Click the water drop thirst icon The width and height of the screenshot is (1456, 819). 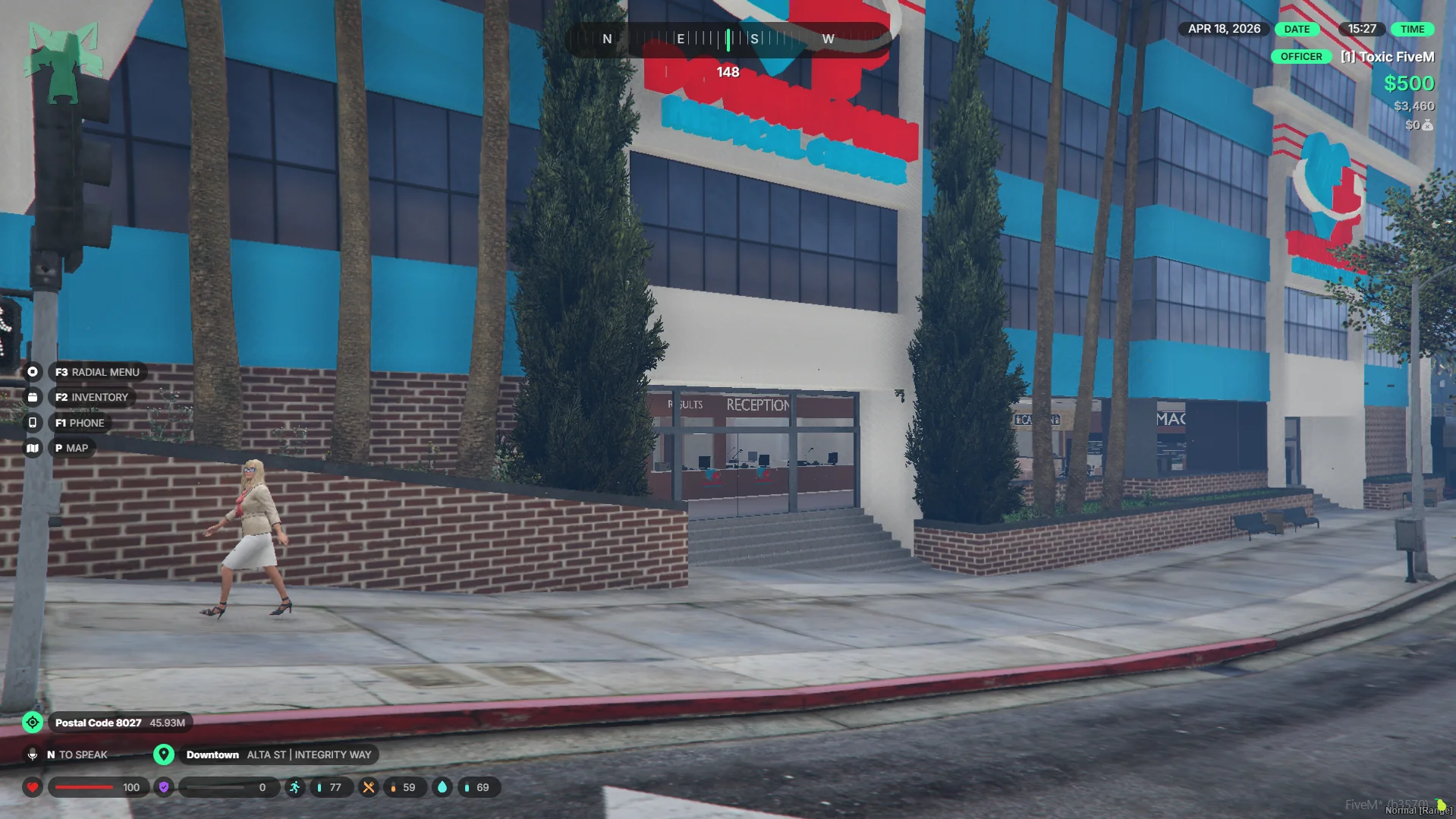point(442,787)
